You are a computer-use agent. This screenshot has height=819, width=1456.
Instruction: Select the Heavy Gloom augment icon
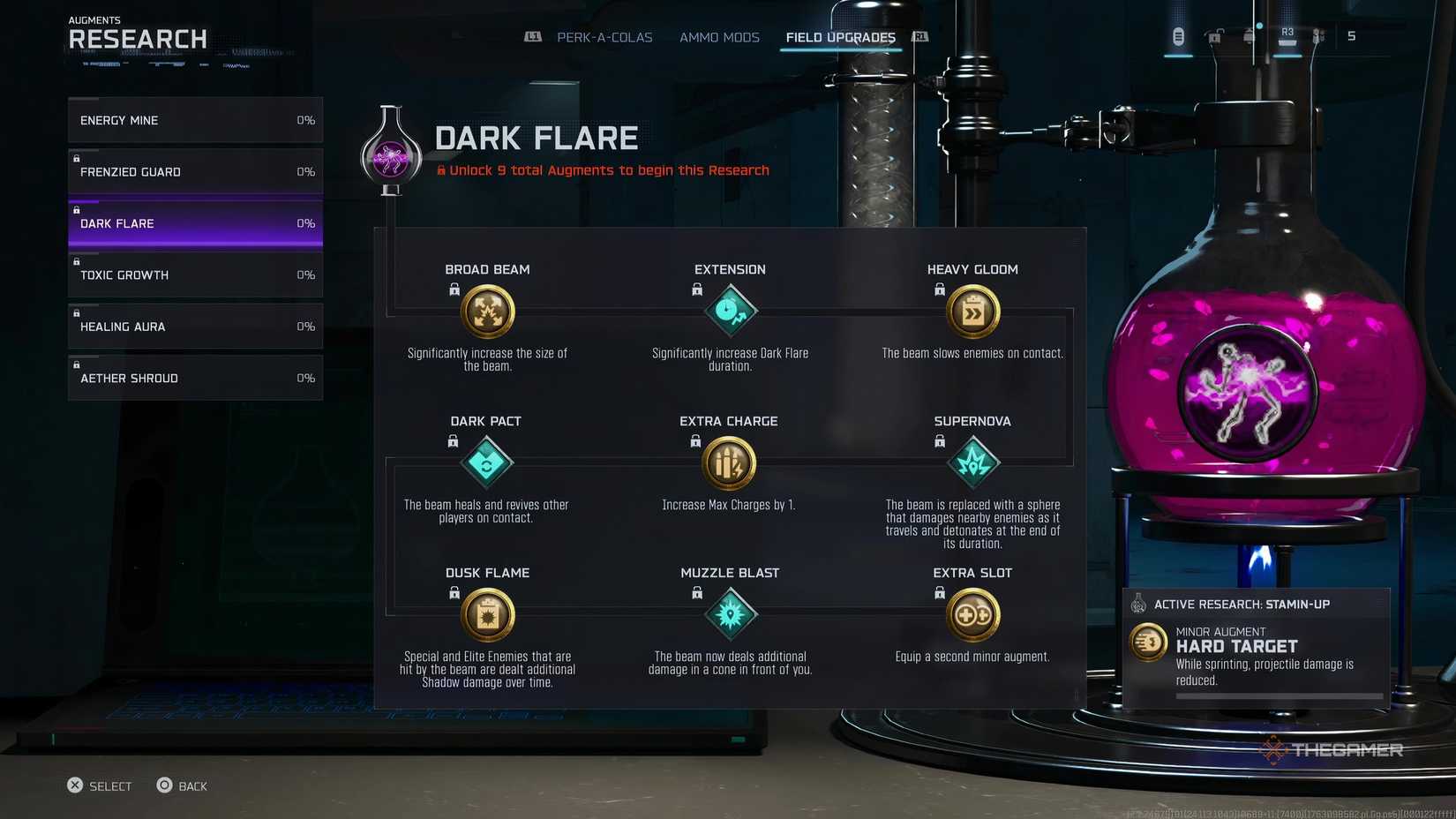click(x=972, y=311)
